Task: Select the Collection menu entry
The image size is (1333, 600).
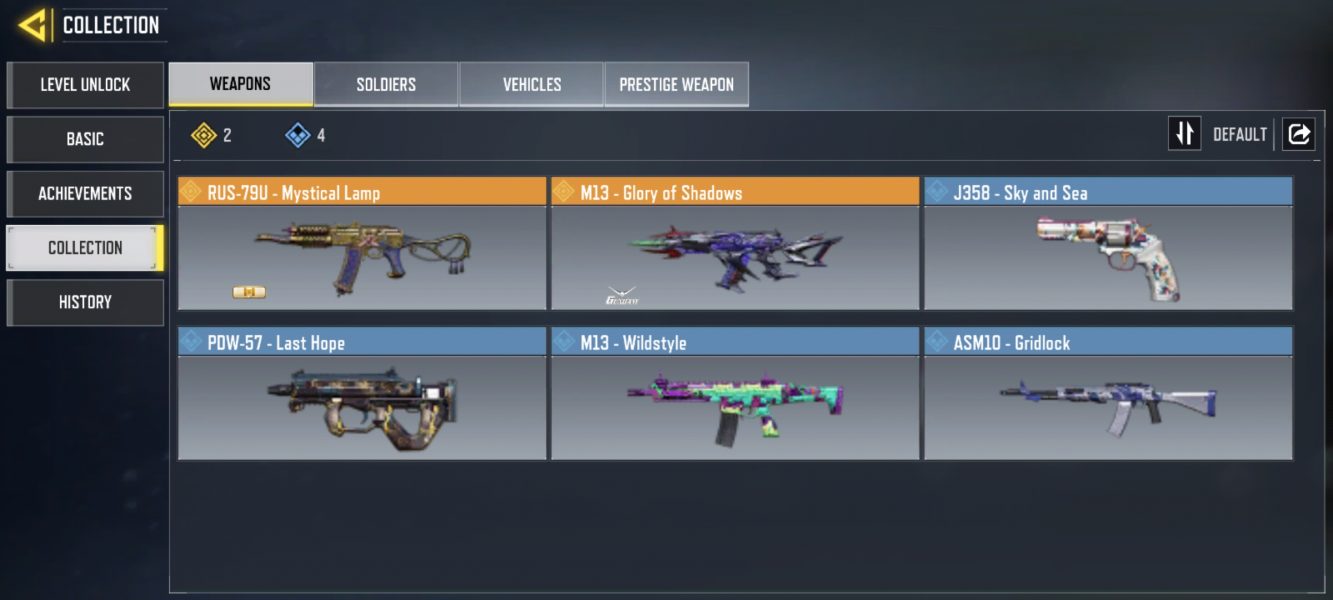Action: pyautogui.click(x=85, y=248)
